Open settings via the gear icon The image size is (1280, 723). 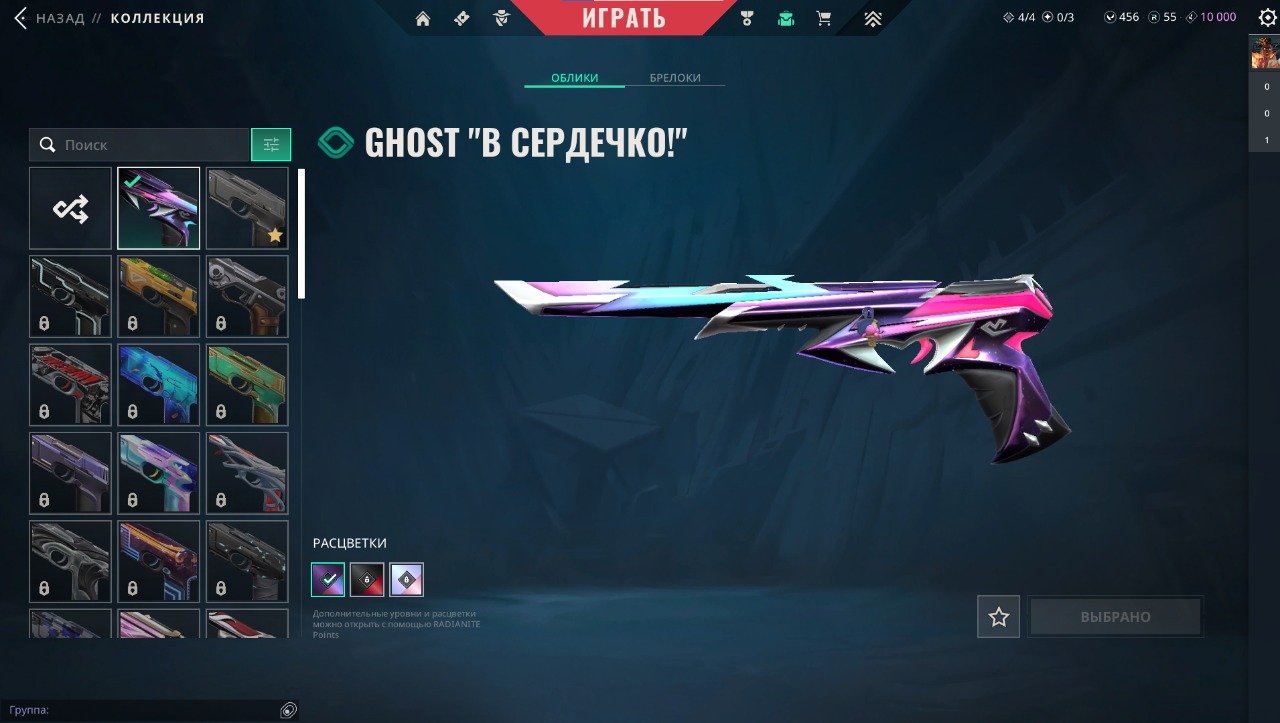pos(1266,17)
